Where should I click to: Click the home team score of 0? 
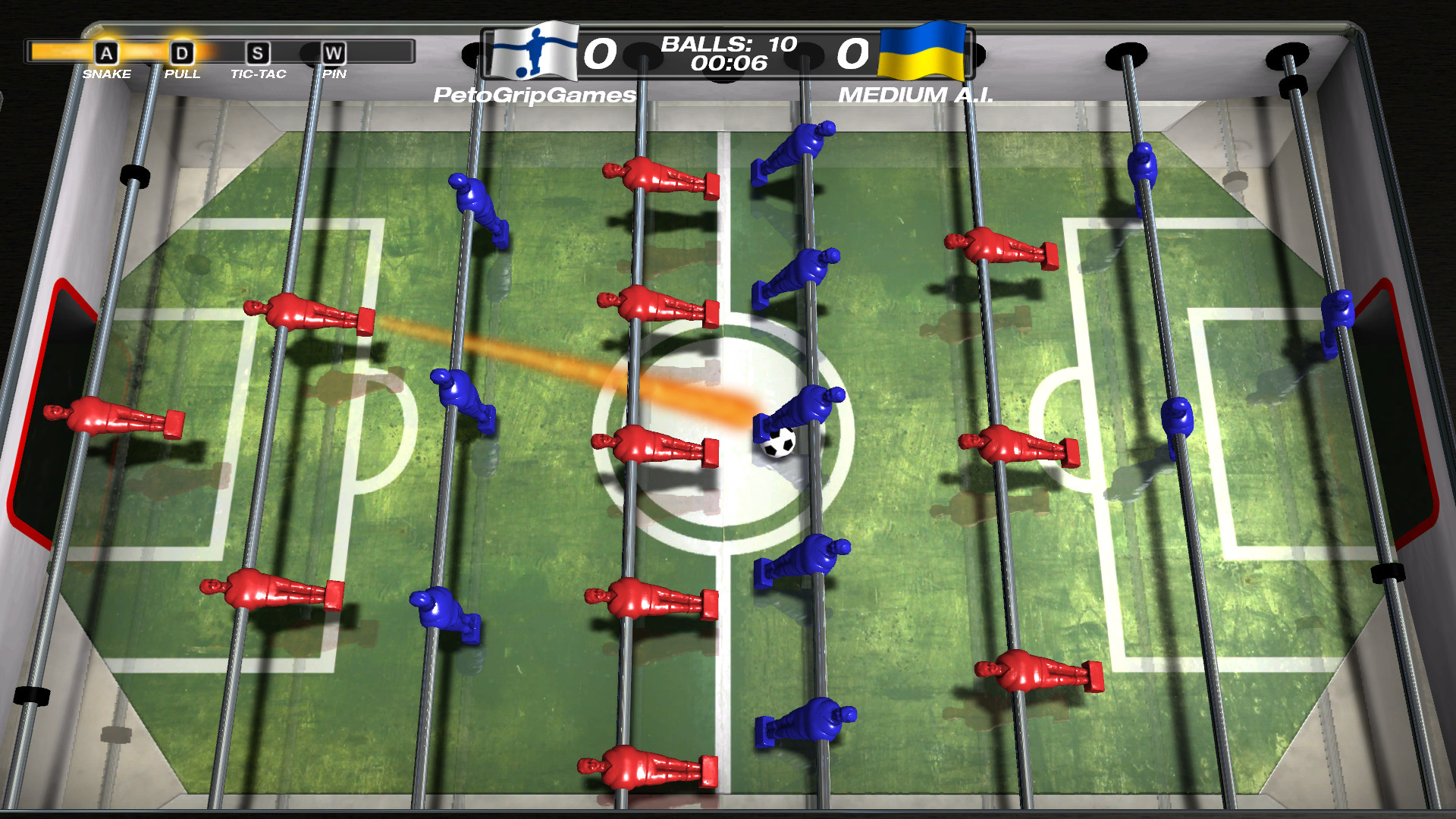601,53
